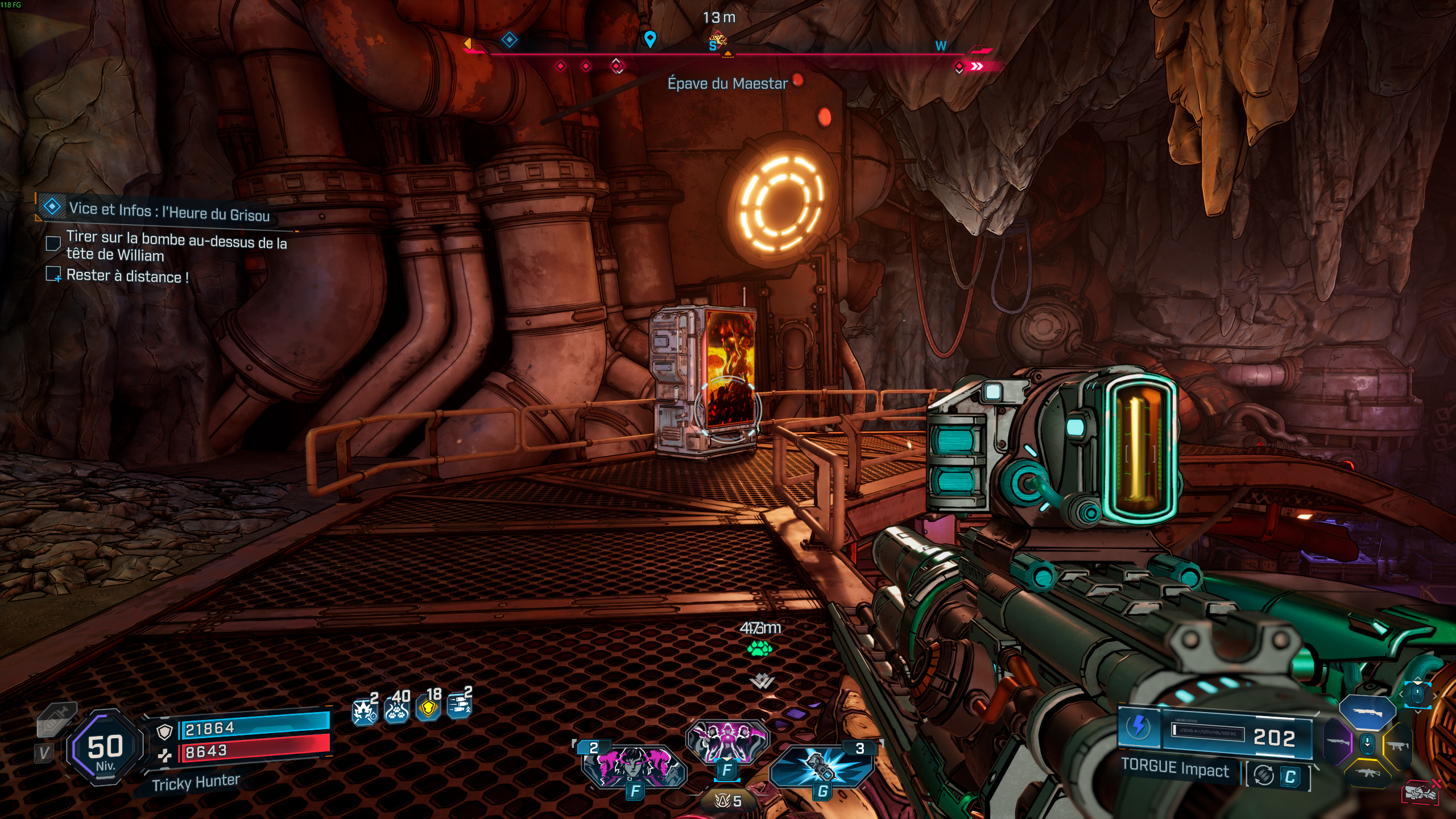Select the equipped shotgun in the weapon wheel
The image size is (1456, 819).
click(x=1368, y=713)
